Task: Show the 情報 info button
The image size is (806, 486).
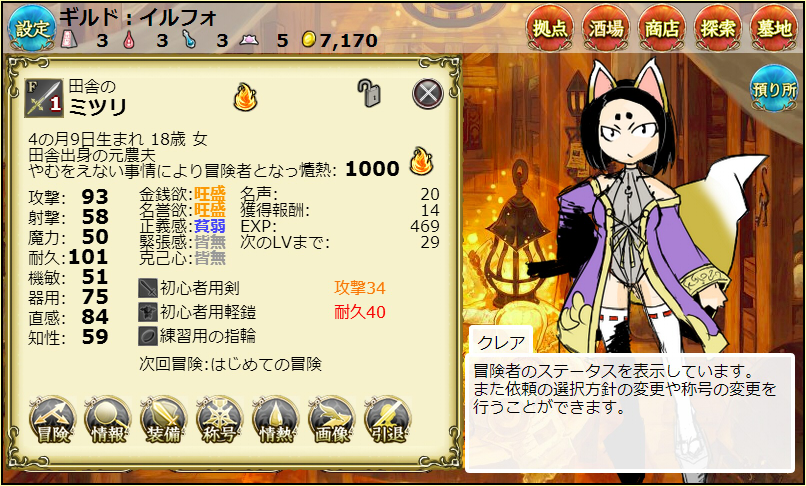Action: [109, 421]
